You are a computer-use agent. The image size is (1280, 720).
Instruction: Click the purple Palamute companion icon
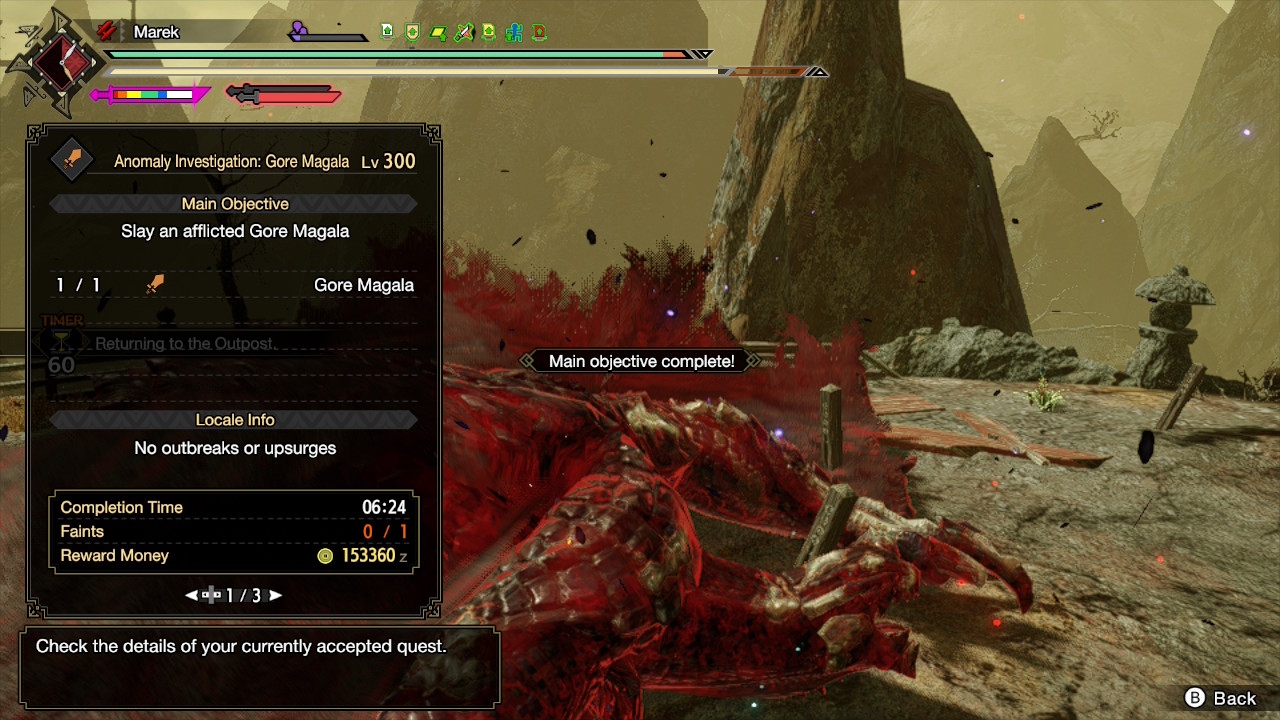click(299, 31)
